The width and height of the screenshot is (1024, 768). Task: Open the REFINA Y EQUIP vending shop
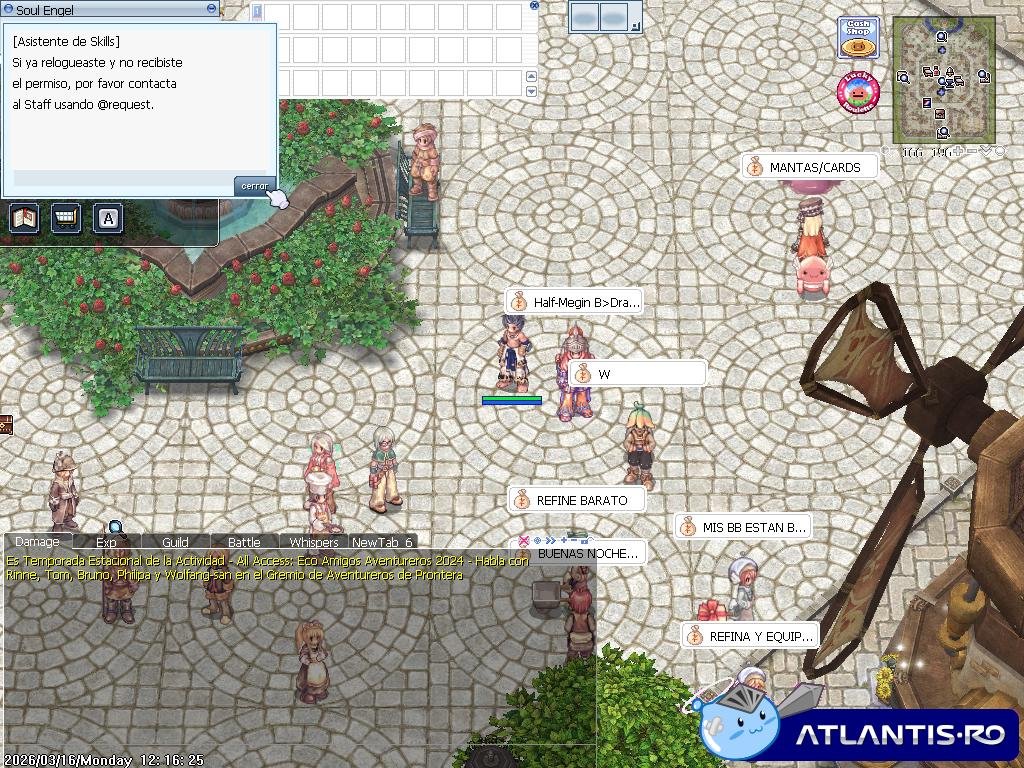[x=750, y=636]
